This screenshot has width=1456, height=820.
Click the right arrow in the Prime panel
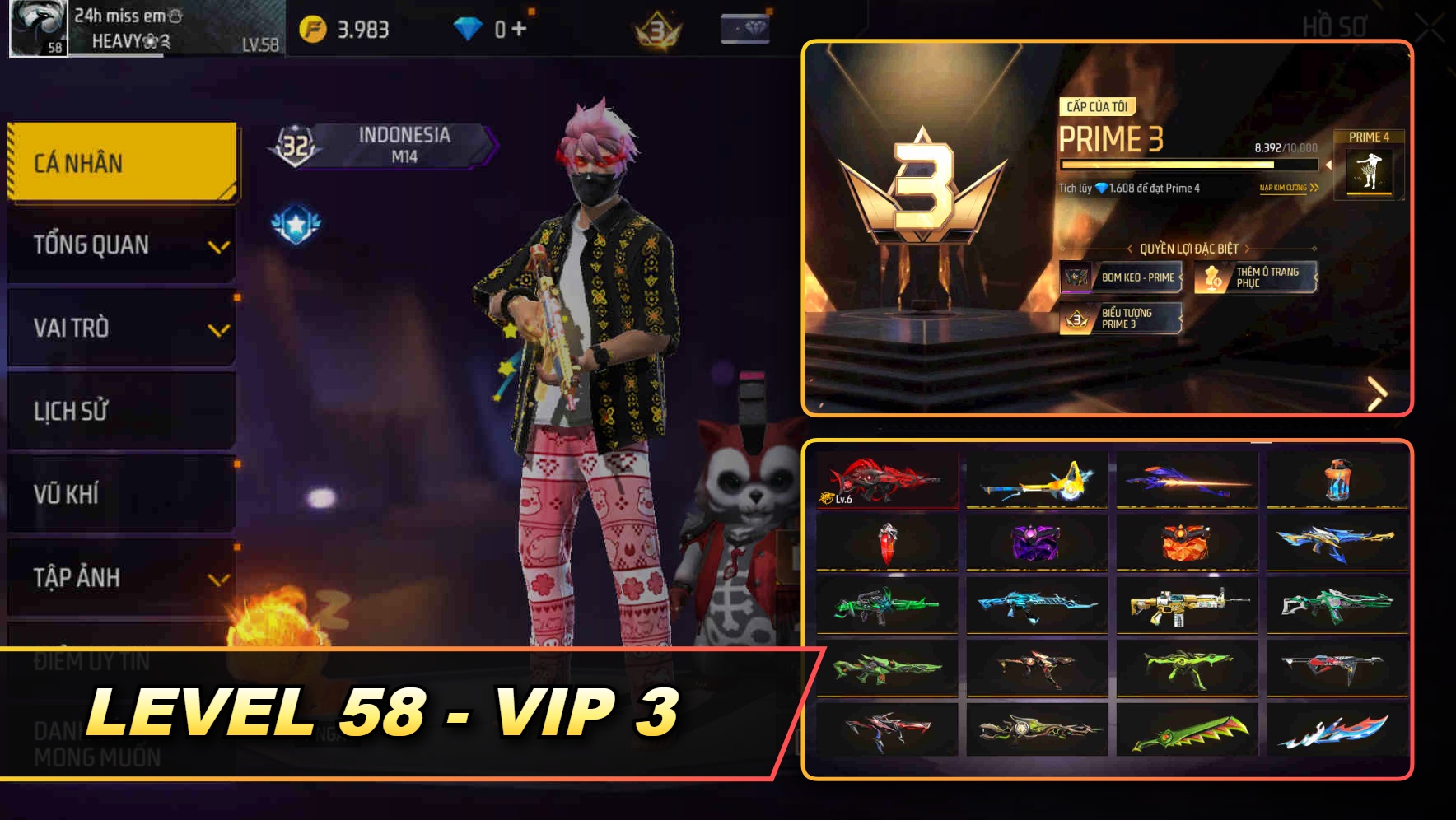click(x=1375, y=393)
